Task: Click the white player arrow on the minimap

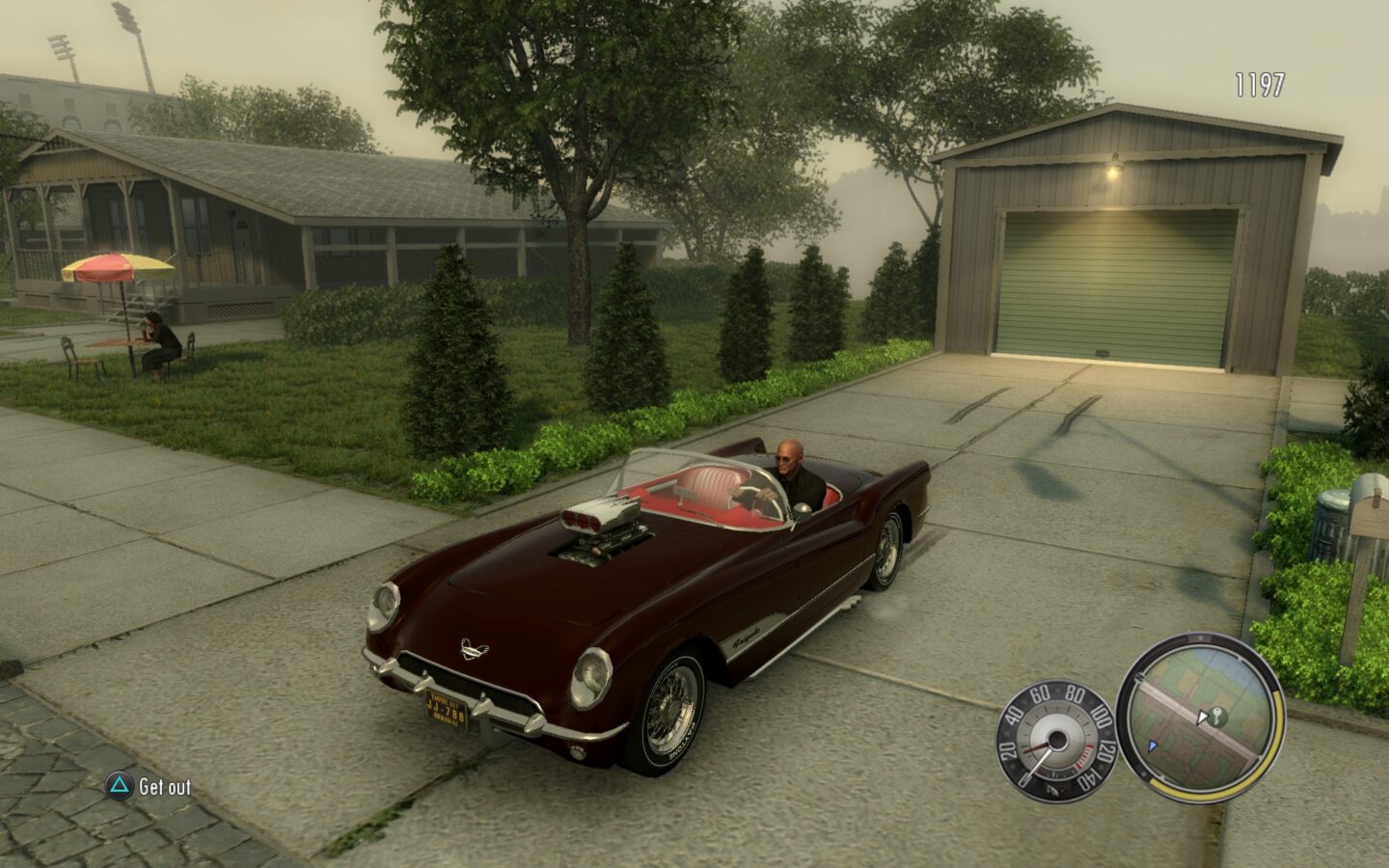Action: coord(1202,718)
